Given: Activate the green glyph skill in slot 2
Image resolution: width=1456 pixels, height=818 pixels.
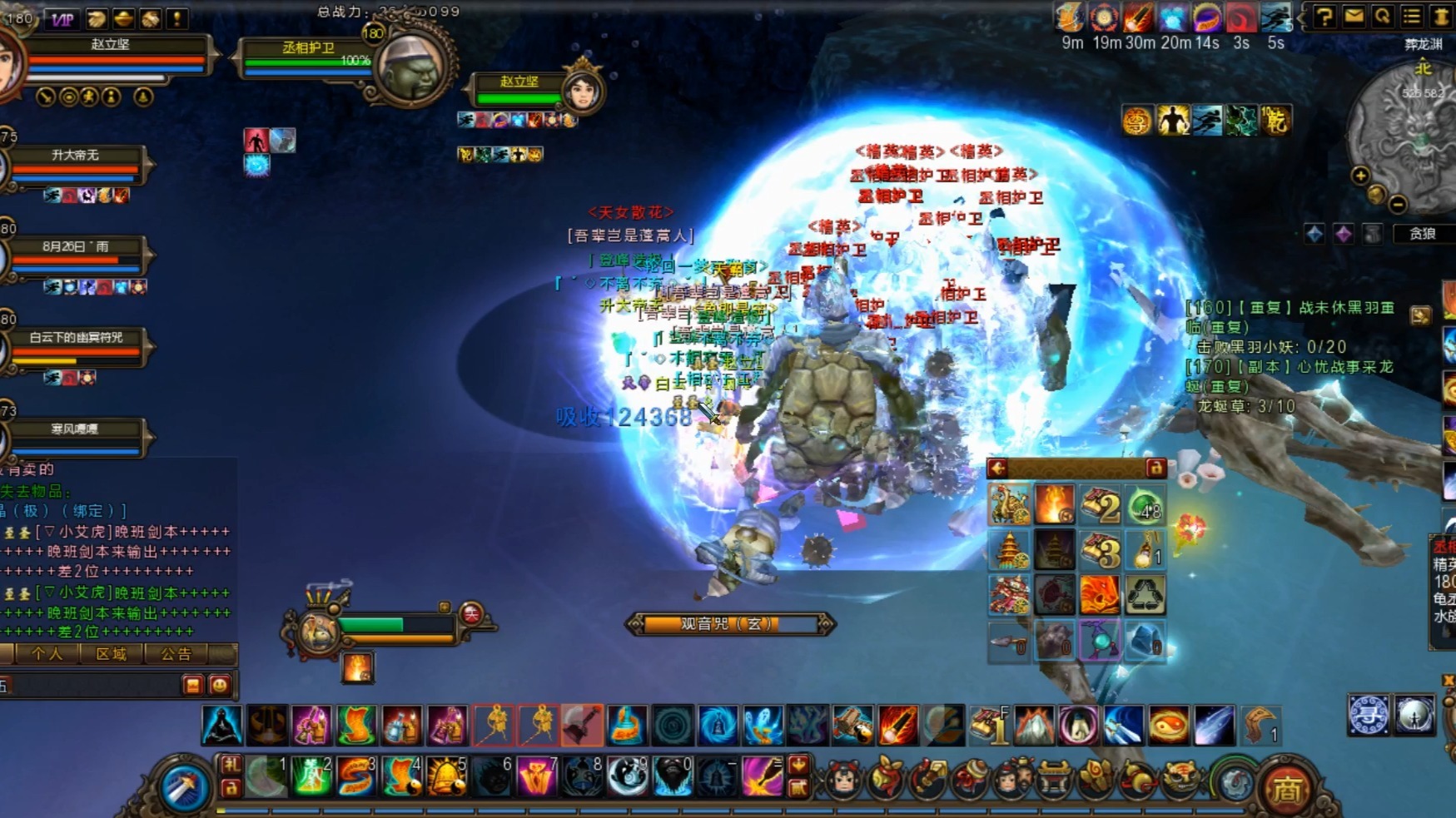Looking at the screenshot, I should pos(311,776).
